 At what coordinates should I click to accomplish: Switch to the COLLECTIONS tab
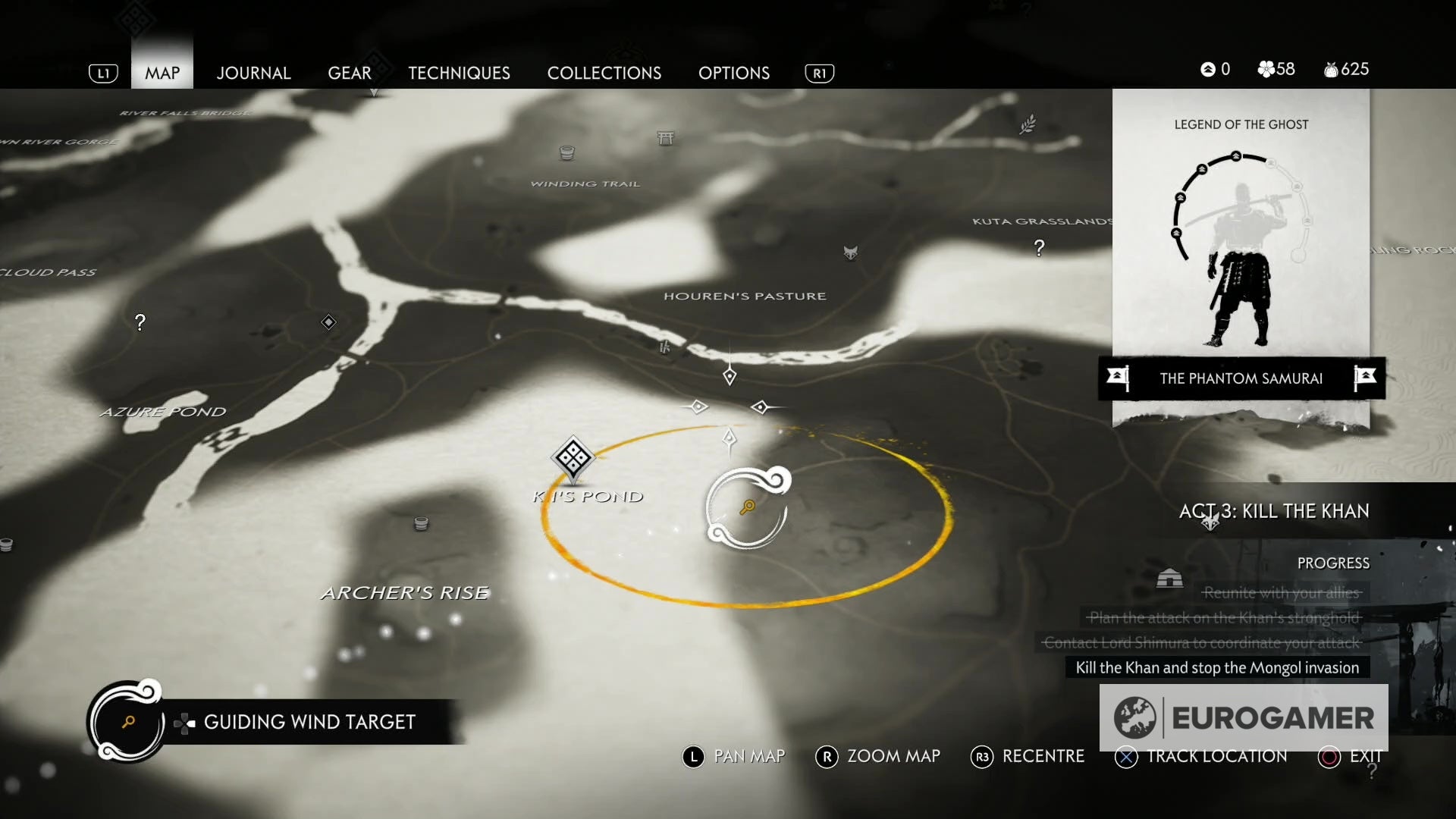pyautogui.click(x=604, y=73)
